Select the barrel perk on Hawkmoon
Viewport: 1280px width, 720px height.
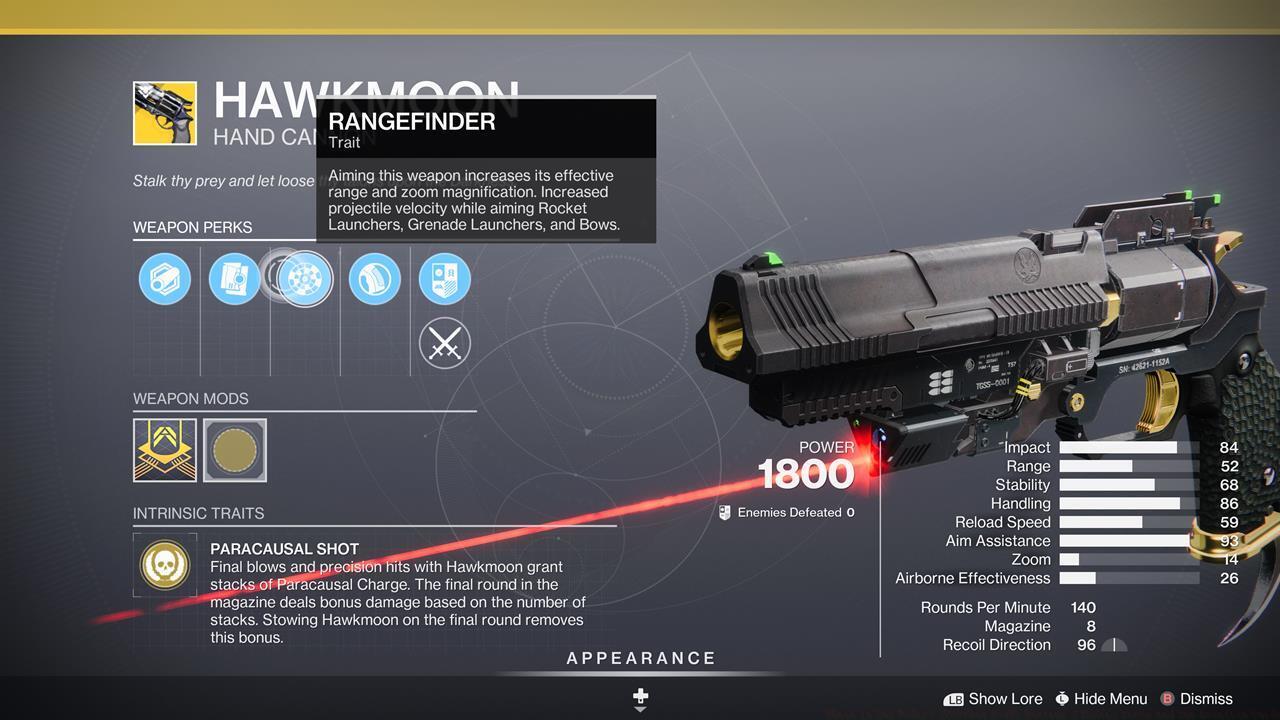165,278
